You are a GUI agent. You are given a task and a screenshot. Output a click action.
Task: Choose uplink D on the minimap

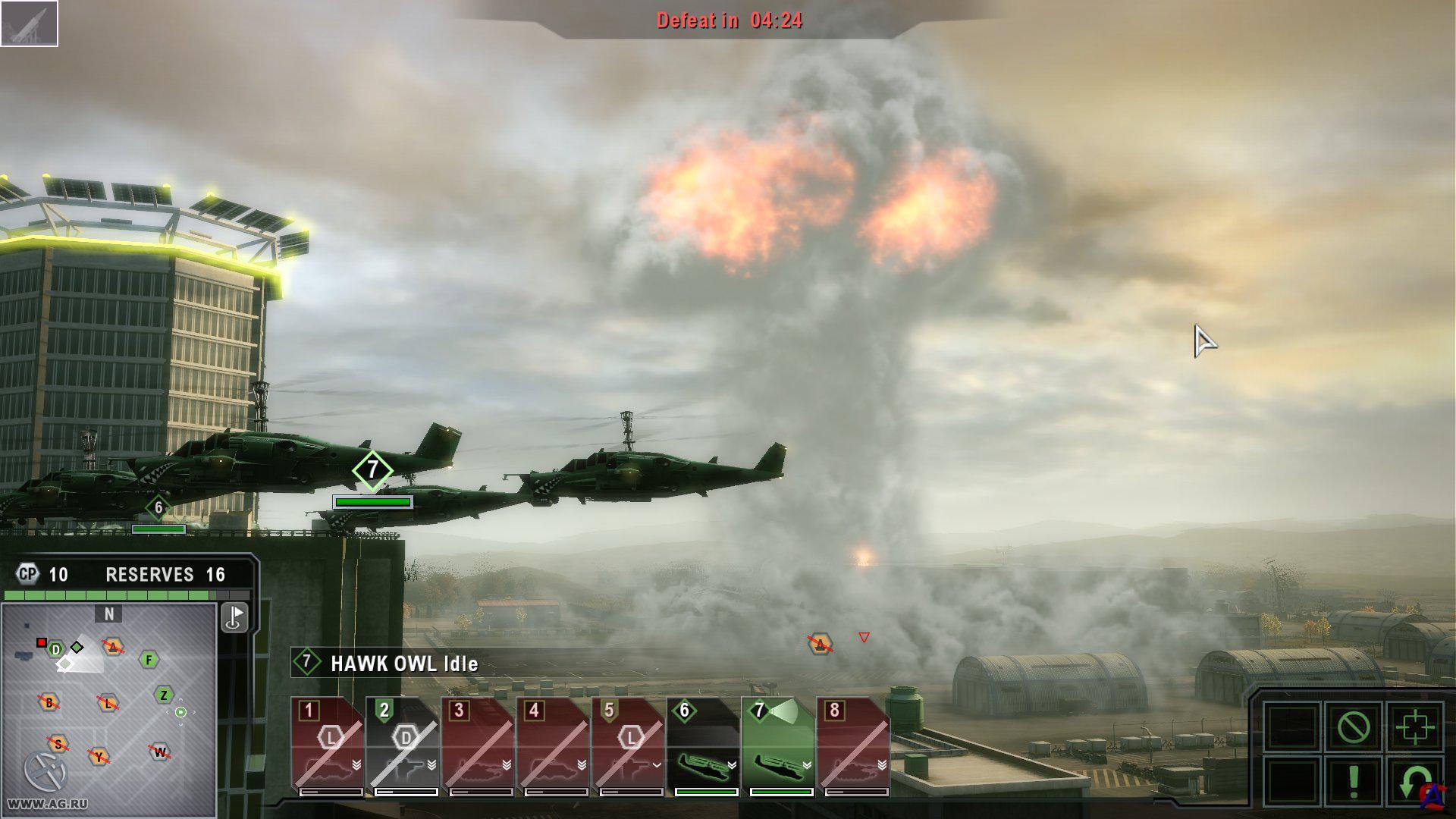(55, 650)
